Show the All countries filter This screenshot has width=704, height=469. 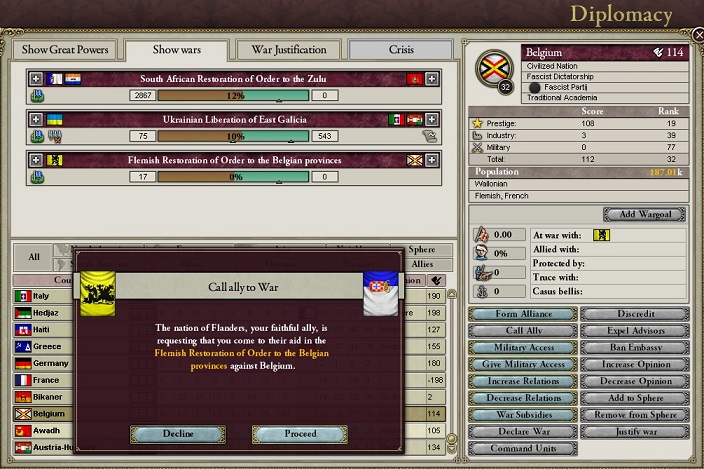point(33,256)
